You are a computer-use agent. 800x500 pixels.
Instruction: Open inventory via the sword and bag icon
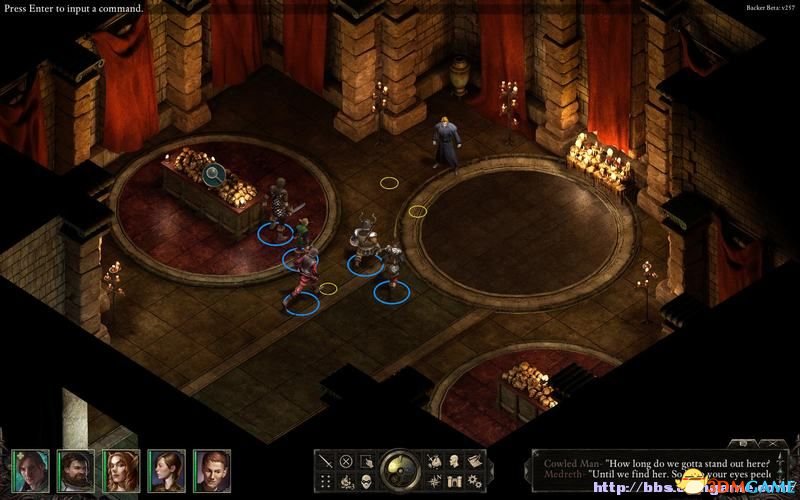pyautogui.click(x=434, y=461)
